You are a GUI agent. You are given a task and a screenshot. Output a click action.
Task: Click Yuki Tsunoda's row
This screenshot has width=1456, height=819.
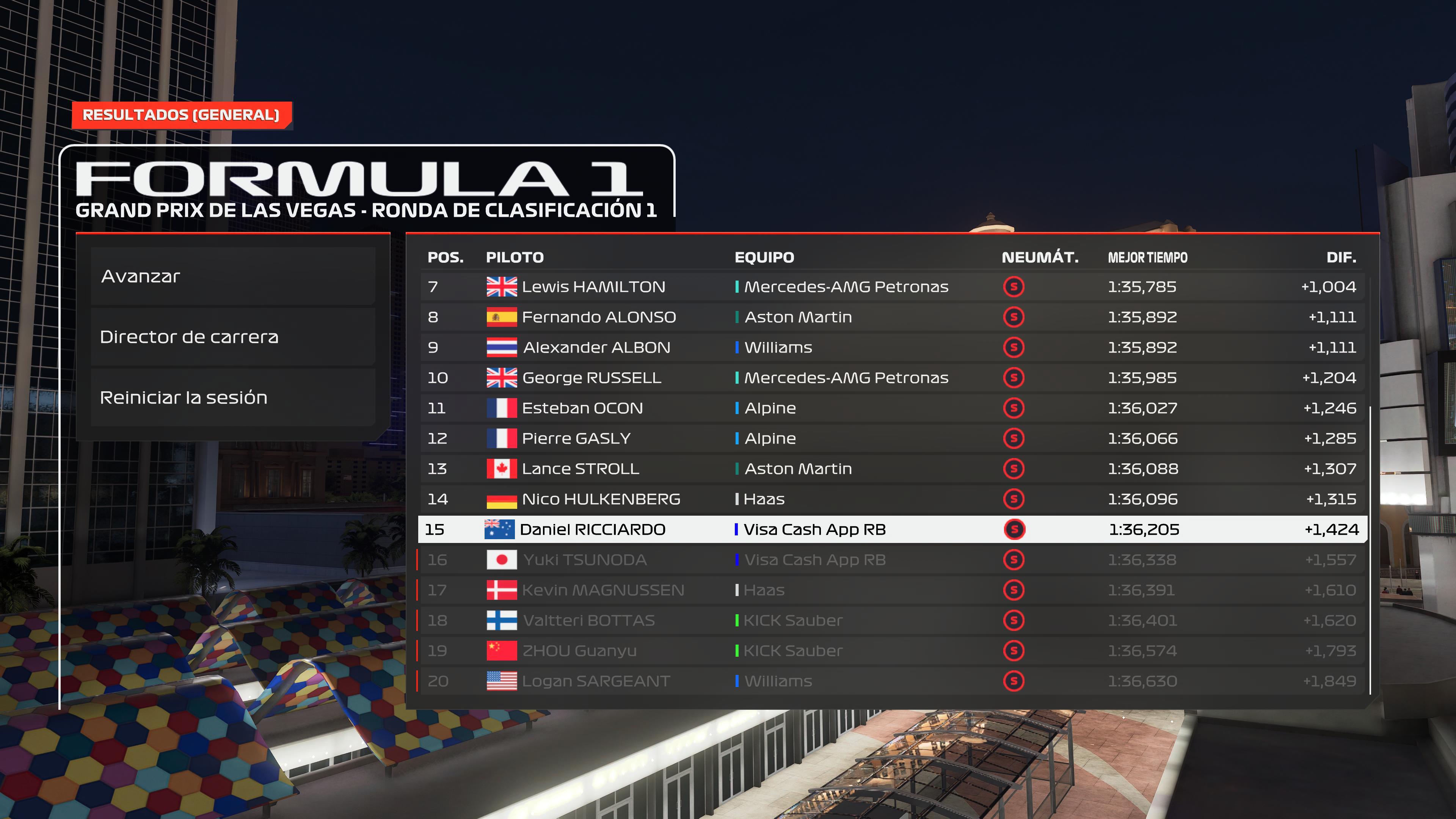(x=892, y=560)
